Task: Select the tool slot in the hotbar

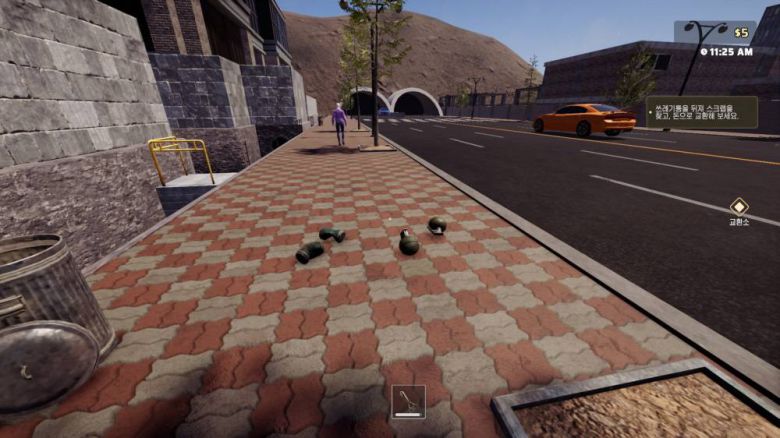Action: click(408, 401)
